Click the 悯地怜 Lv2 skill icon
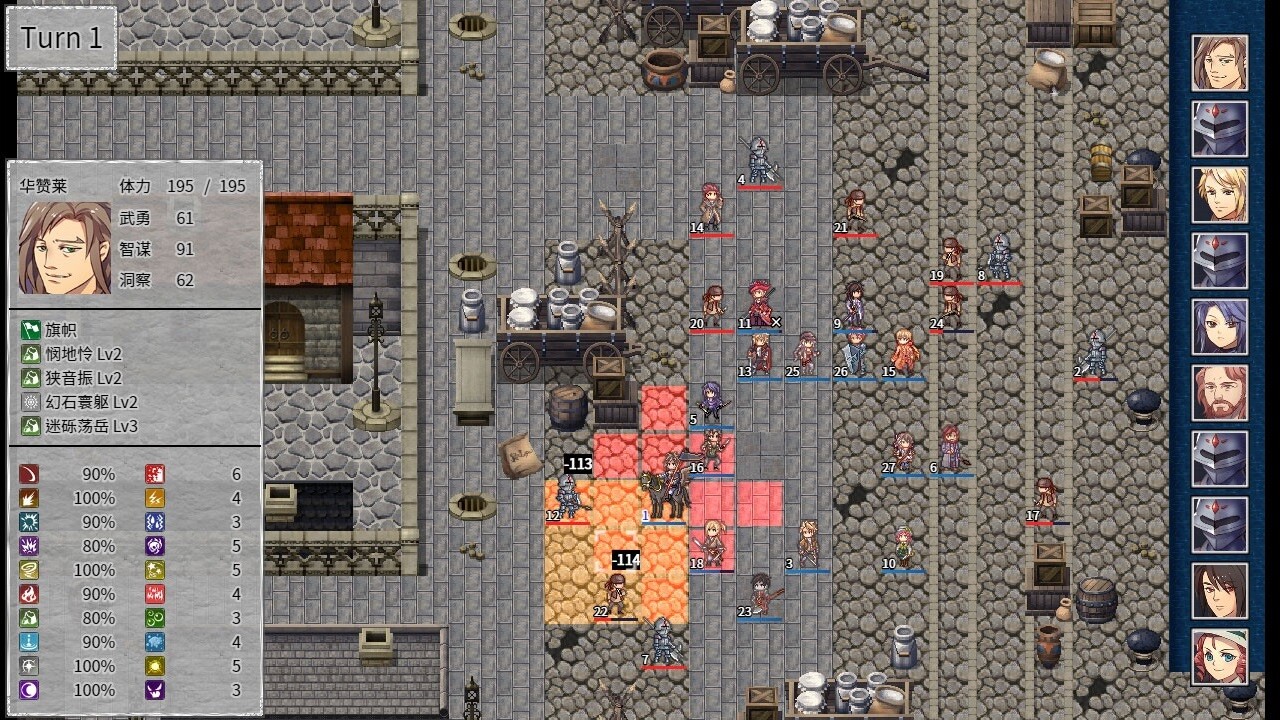The width and height of the screenshot is (1280, 720). tap(31, 354)
